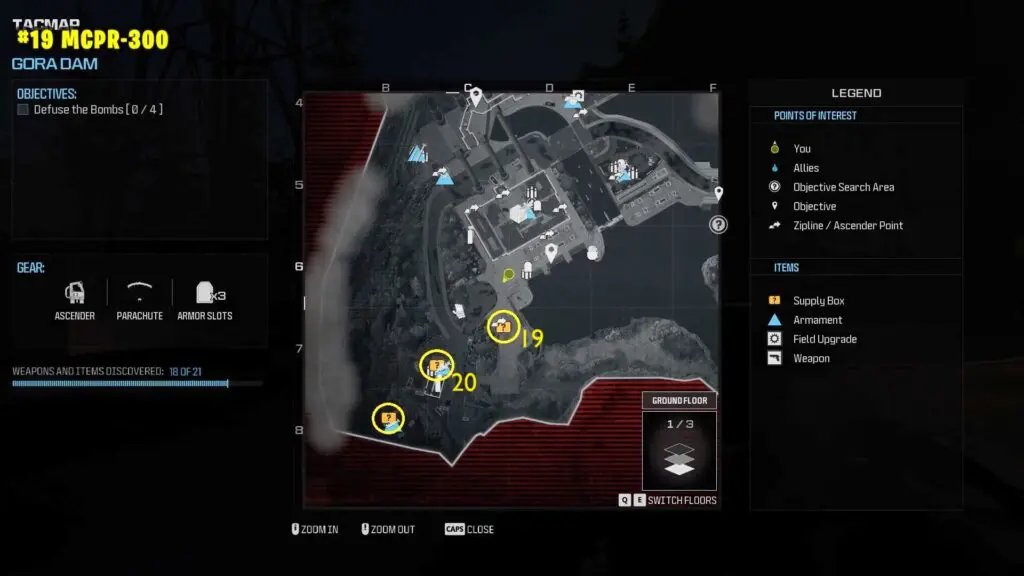This screenshot has height=576, width=1024.
Task: Select the Ascender gear icon
Action: coord(75,293)
